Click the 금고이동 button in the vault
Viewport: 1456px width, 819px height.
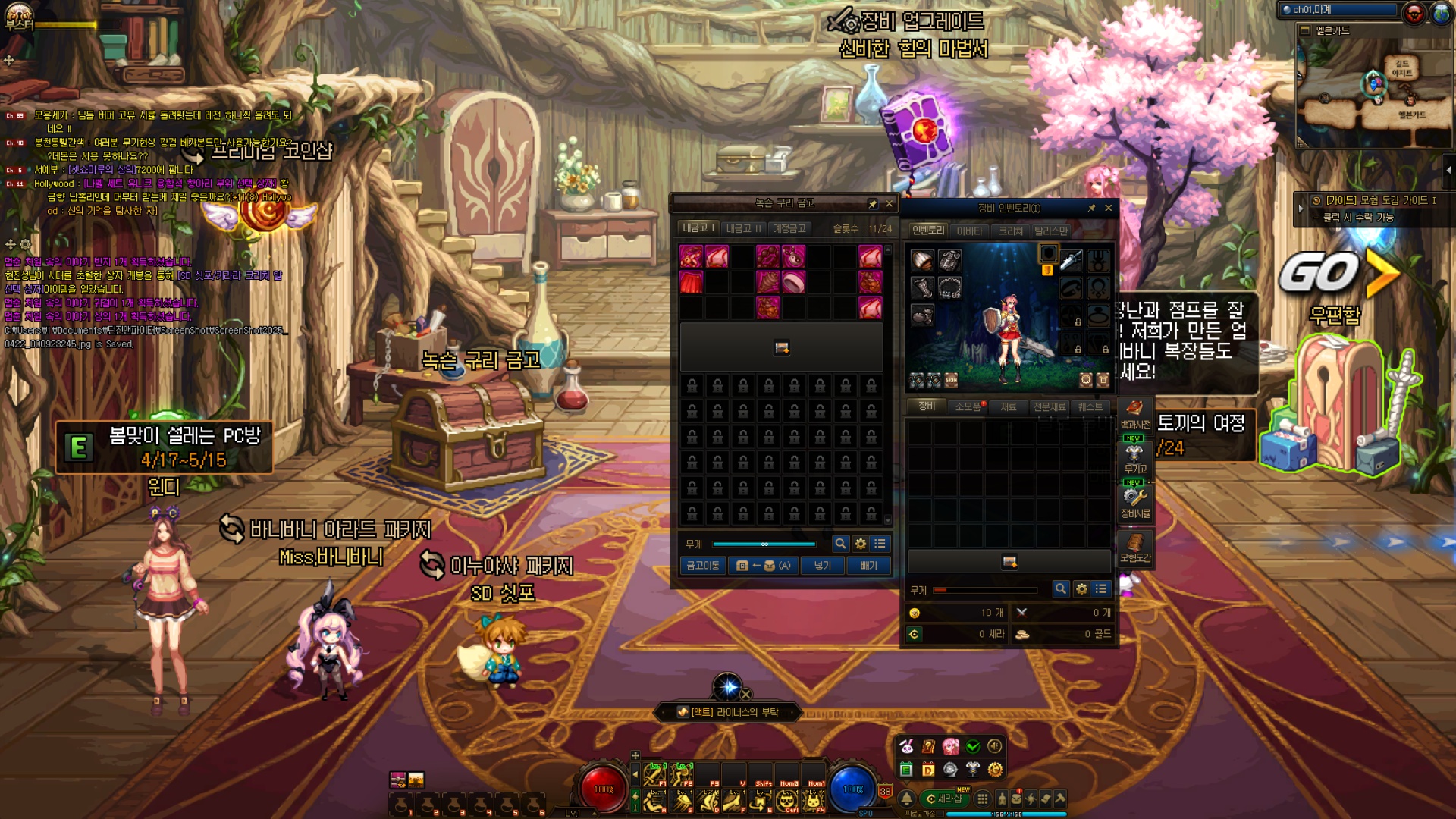pos(703,566)
